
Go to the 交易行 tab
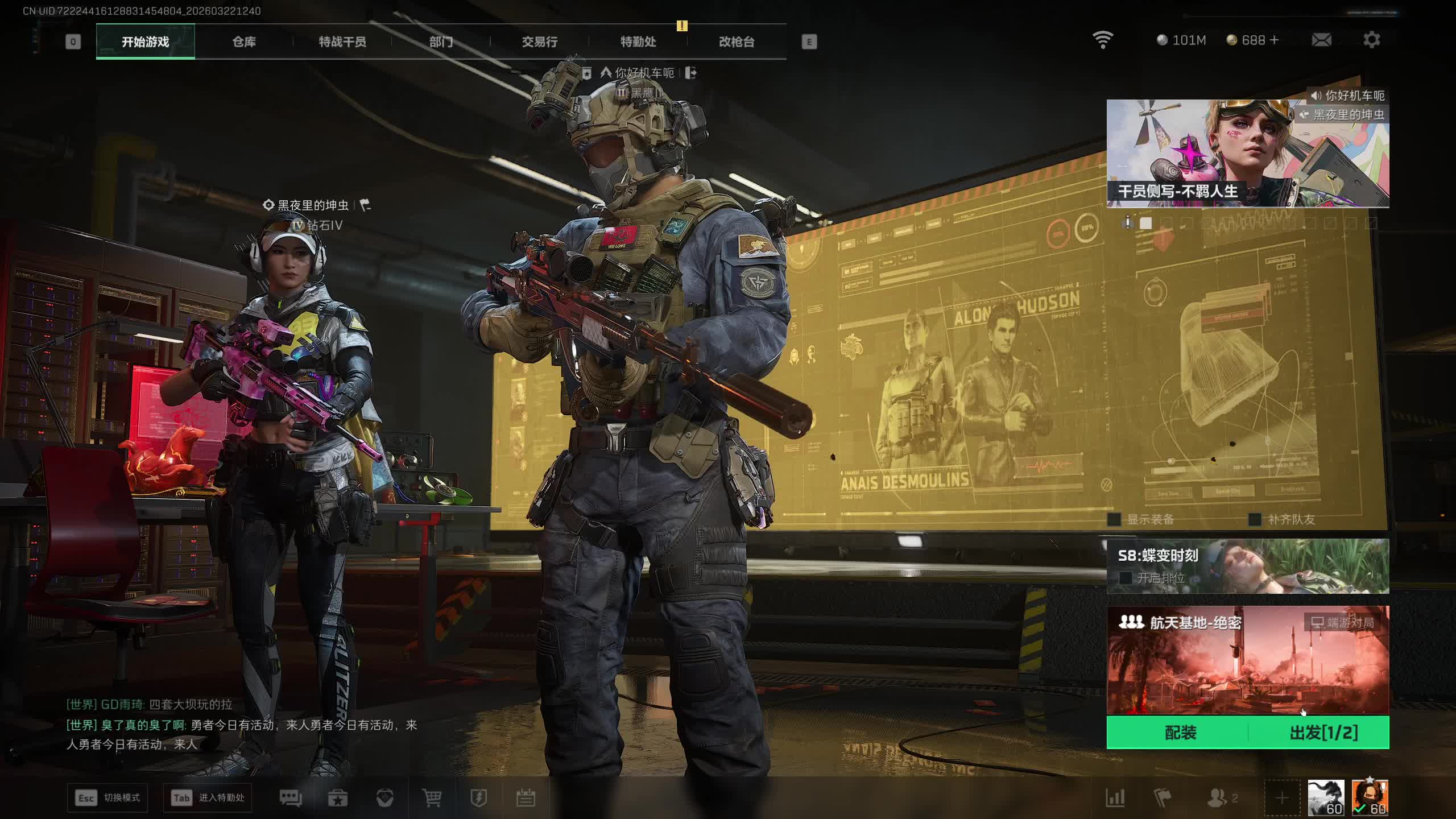point(539,42)
